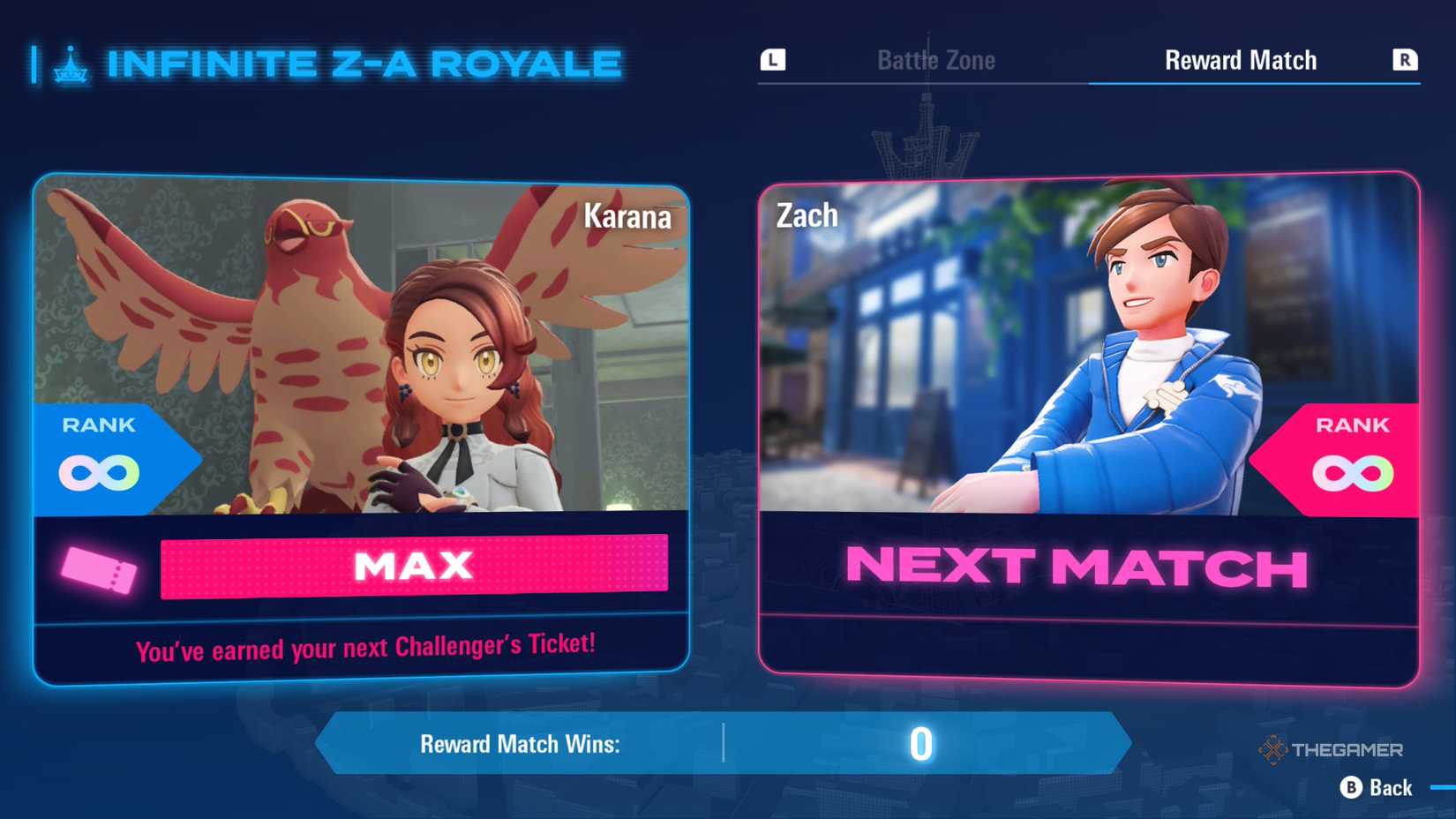Switch to the Battle Zone tab
Screen dimensions: 1456x819
tap(935, 59)
